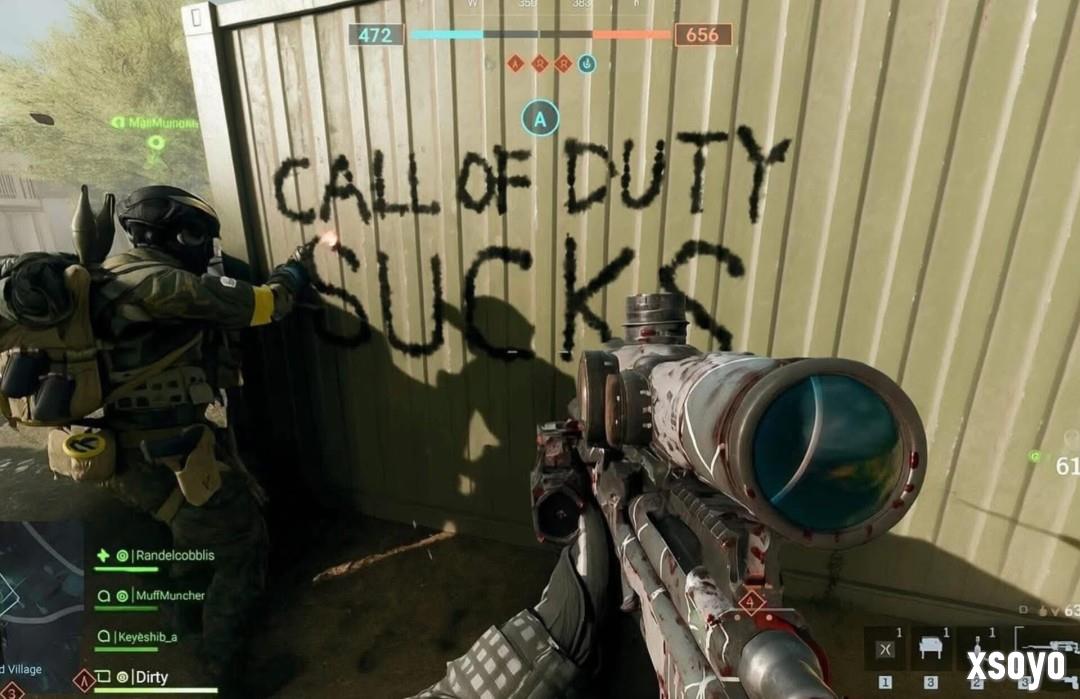Select squad member Keyeshib_a
Viewport: 1080px width, 699px height.
151,636
